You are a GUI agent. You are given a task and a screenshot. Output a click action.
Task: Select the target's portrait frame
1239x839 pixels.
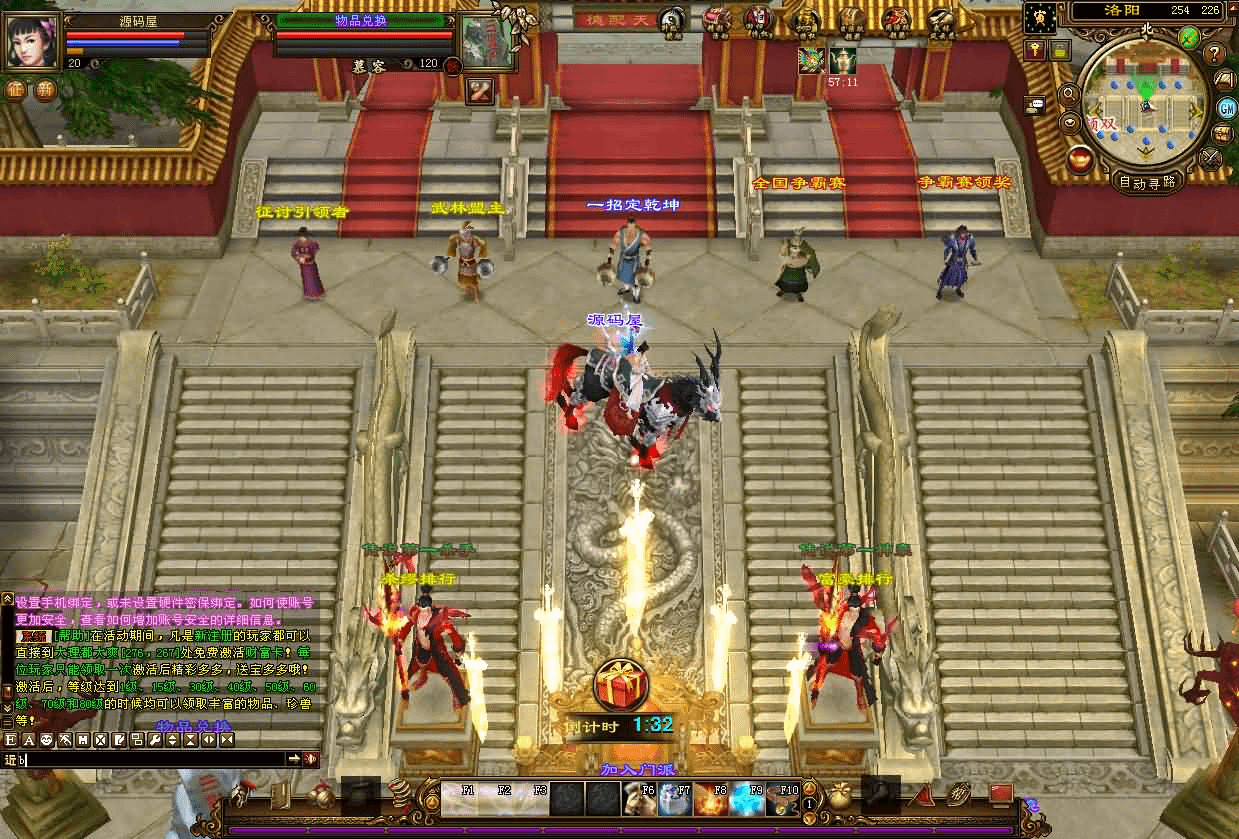tap(486, 42)
